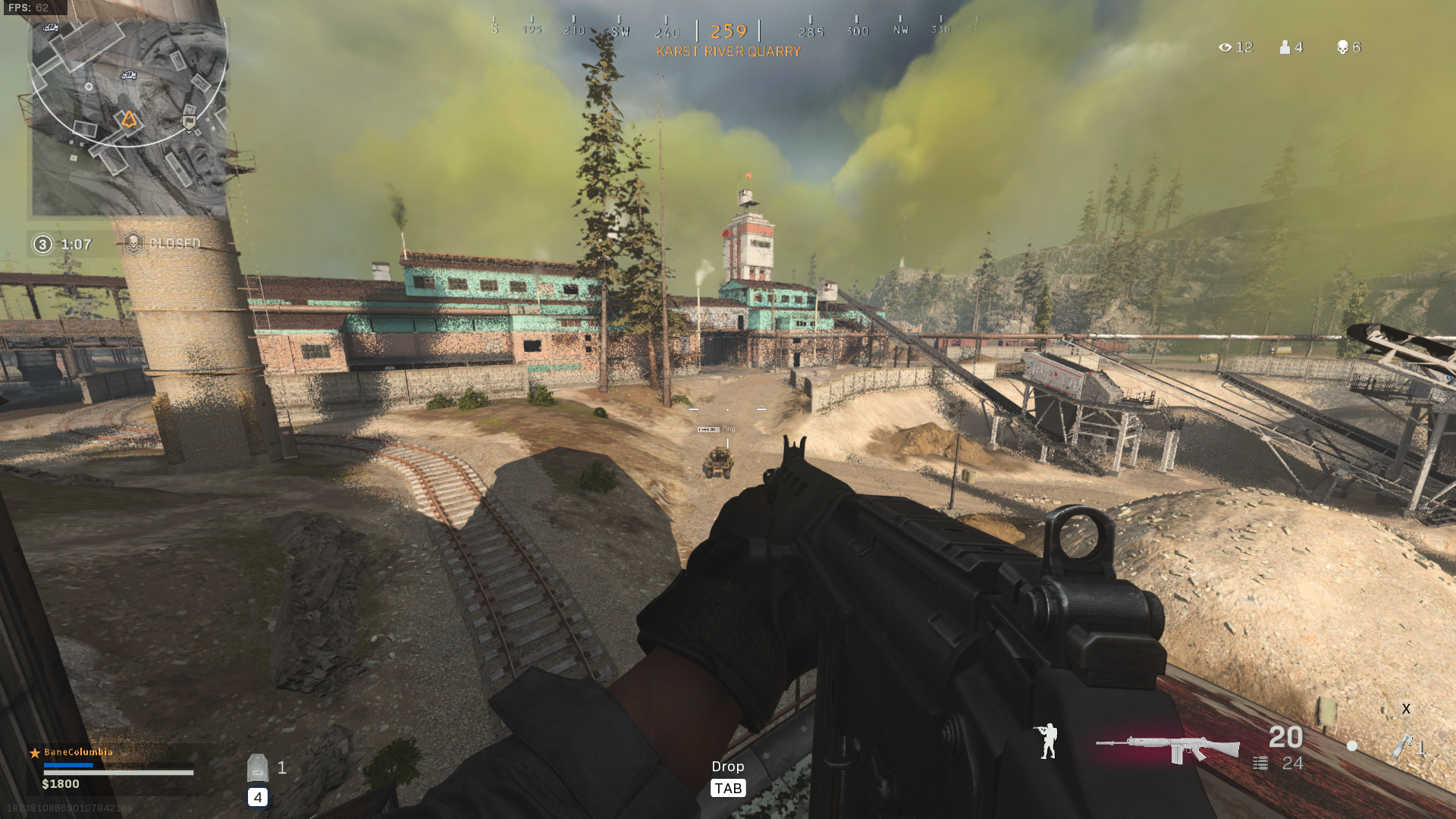Screen dimensions: 1456x819
Task: Click the soldier stance icon
Action: pos(1048,741)
